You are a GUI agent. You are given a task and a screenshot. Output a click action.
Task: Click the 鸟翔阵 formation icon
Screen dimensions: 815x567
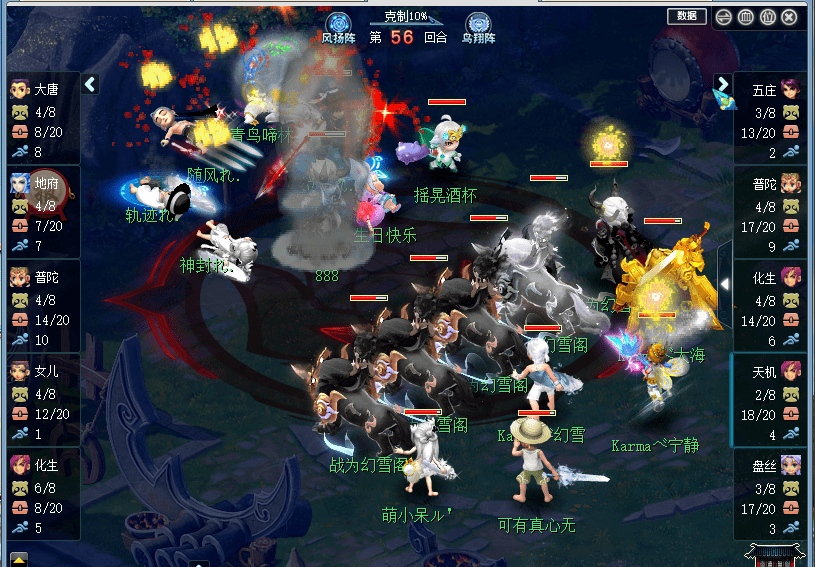479,24
